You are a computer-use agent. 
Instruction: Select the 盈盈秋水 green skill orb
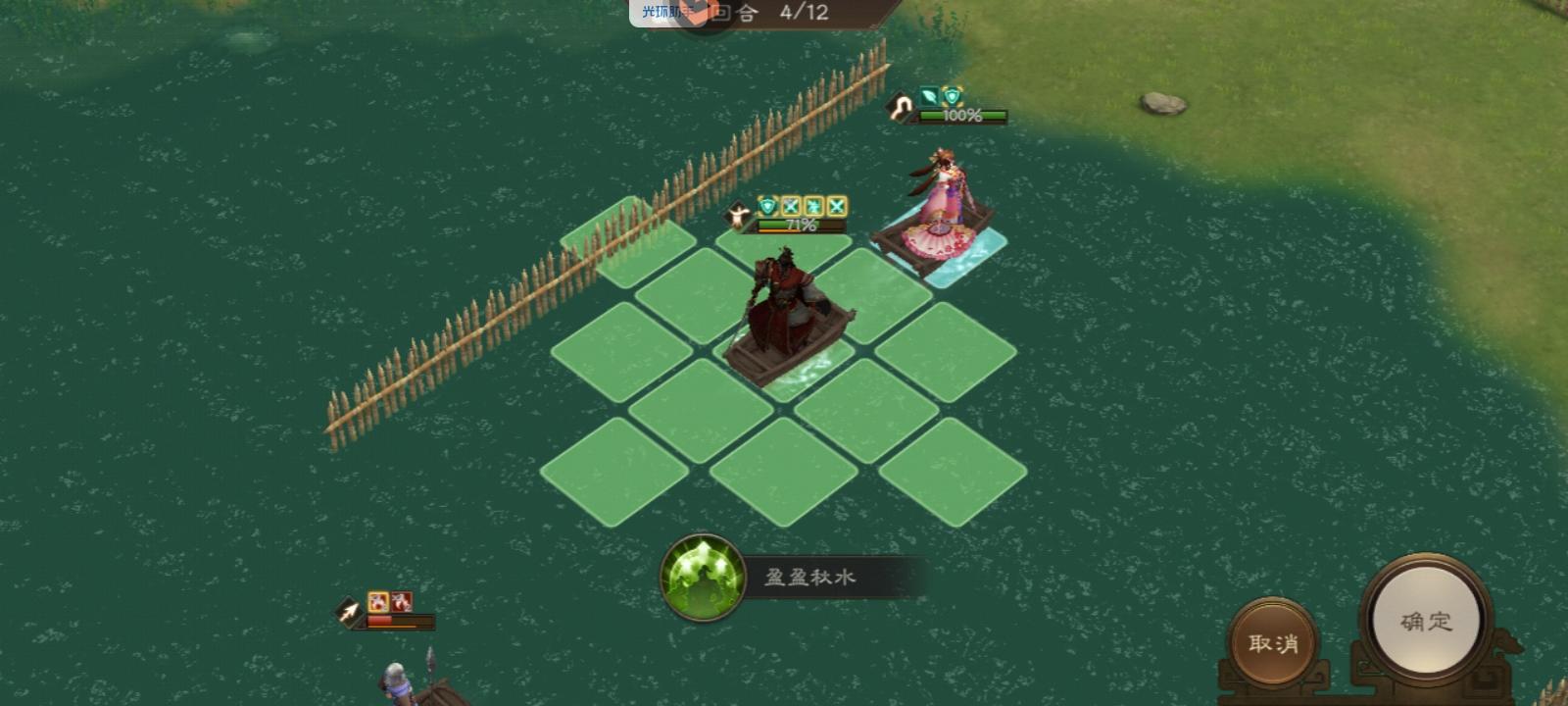click(x=704, y=577)
